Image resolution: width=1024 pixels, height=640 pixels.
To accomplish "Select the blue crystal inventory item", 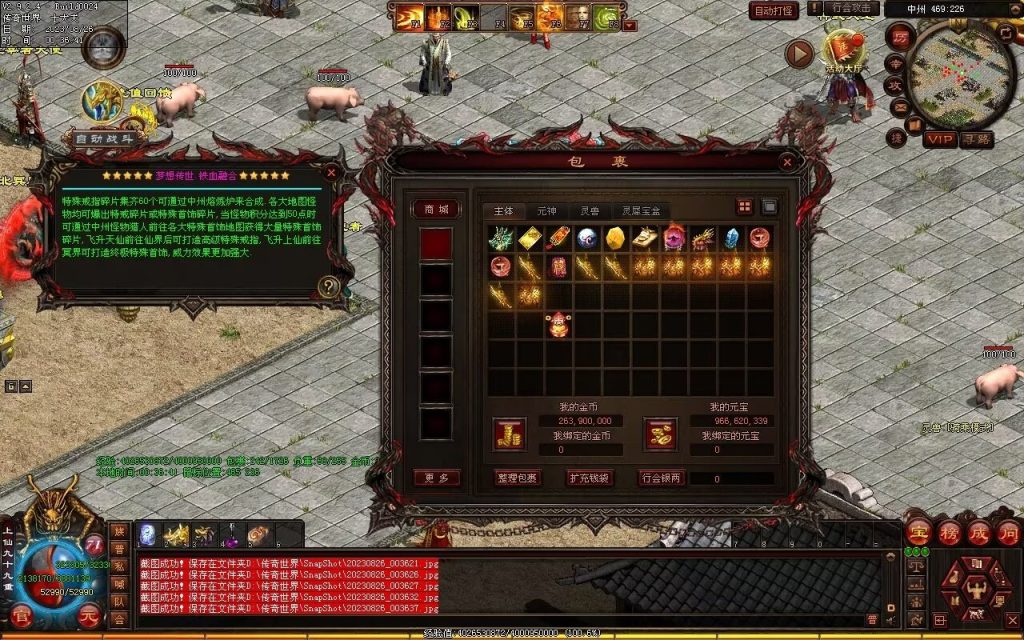I will [x=731, y=238].
